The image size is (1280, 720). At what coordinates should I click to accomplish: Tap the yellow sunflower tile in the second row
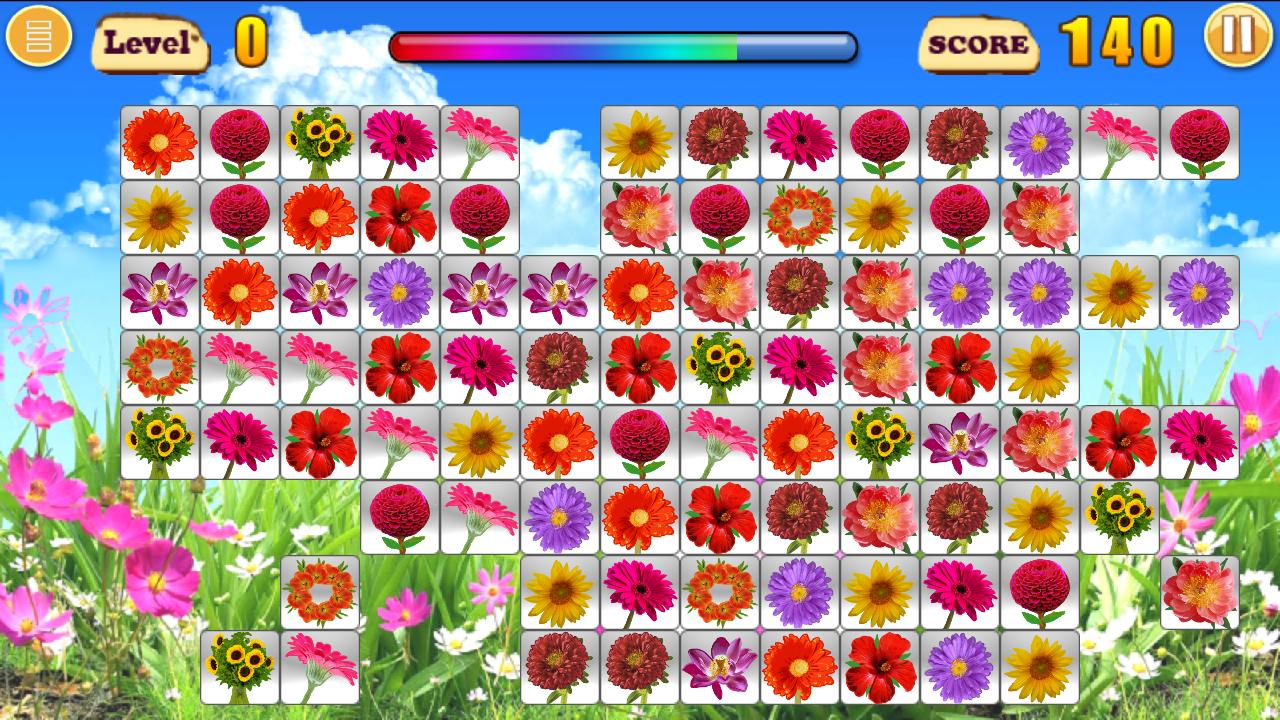(x=160, y=216)
